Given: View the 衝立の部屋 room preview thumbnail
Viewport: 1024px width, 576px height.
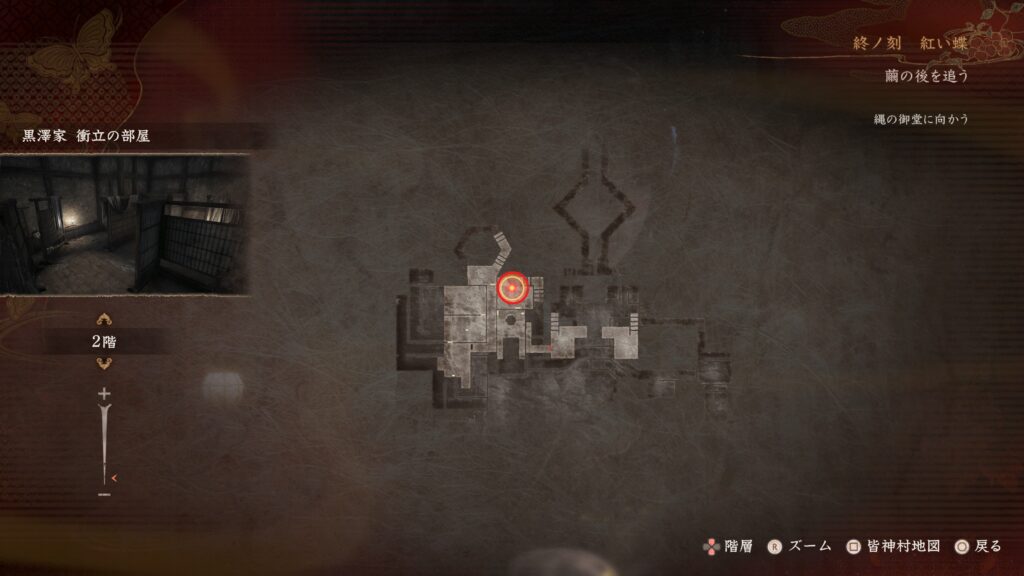Looking at the screenshot, I should (x=124, y=224).
